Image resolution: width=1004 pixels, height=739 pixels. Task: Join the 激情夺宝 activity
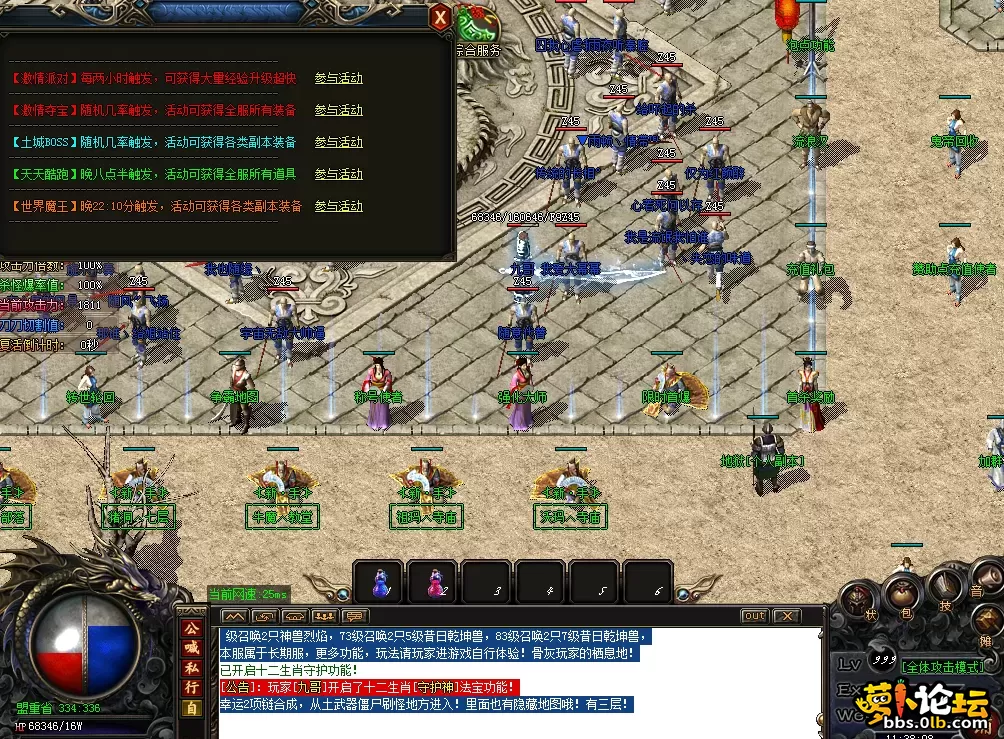pos(338,111)
